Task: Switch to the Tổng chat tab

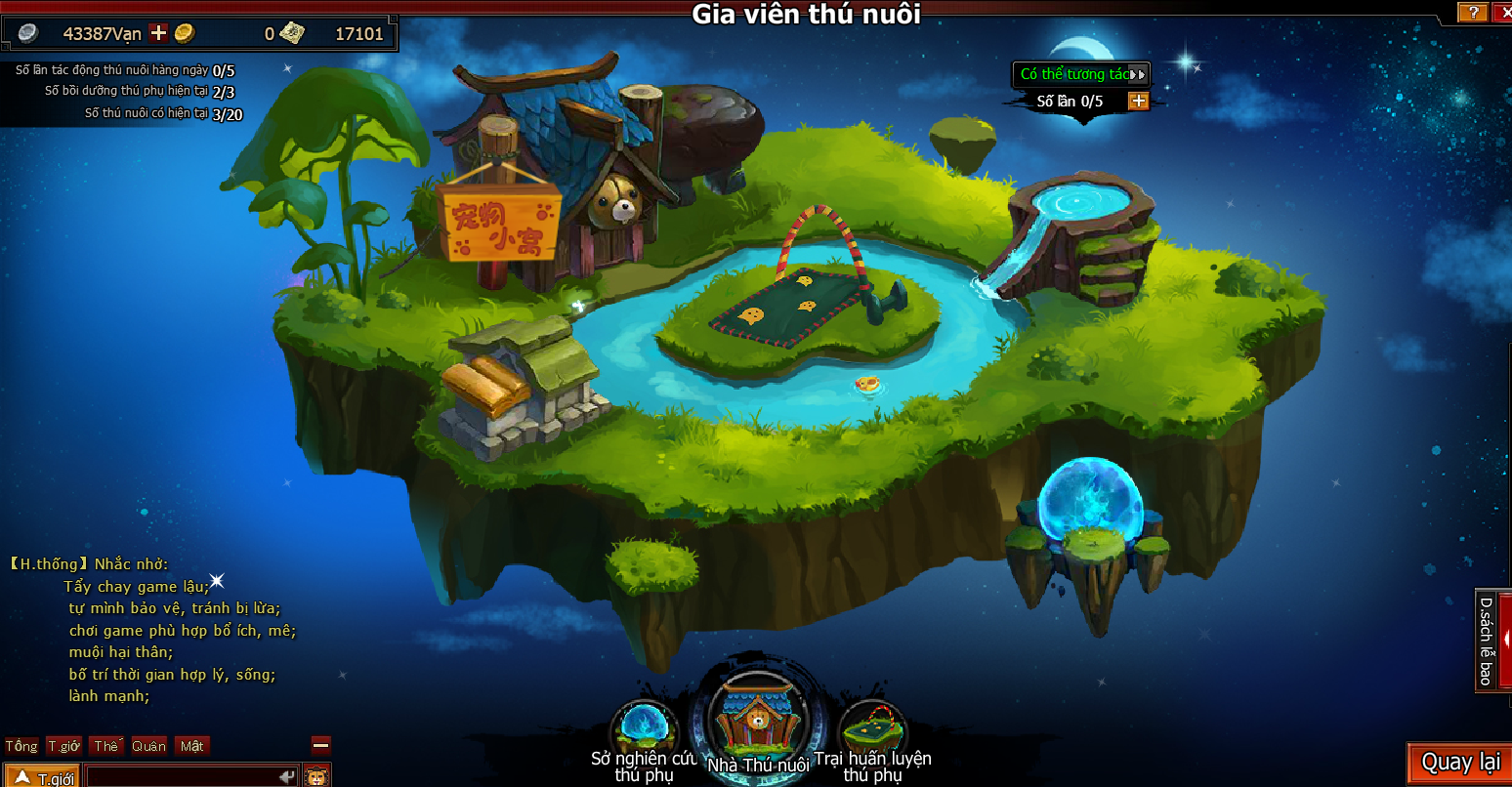Action: tap(21, 746)
